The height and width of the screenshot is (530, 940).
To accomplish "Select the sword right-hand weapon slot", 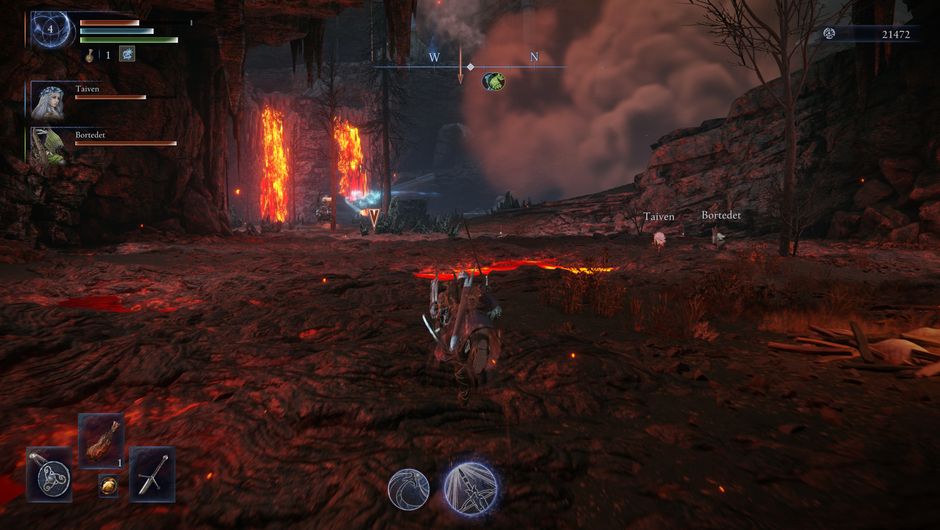I will click(x=152, y=474).
